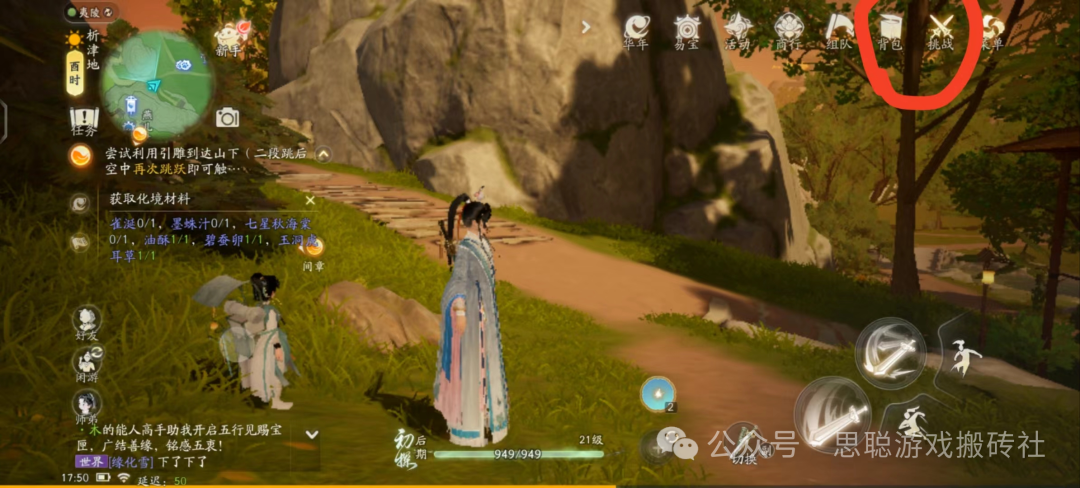Collapse the chat box with the arrow
Image resolution: width=1080 pixels, height=488 pixels.
[x=311, y=434]
